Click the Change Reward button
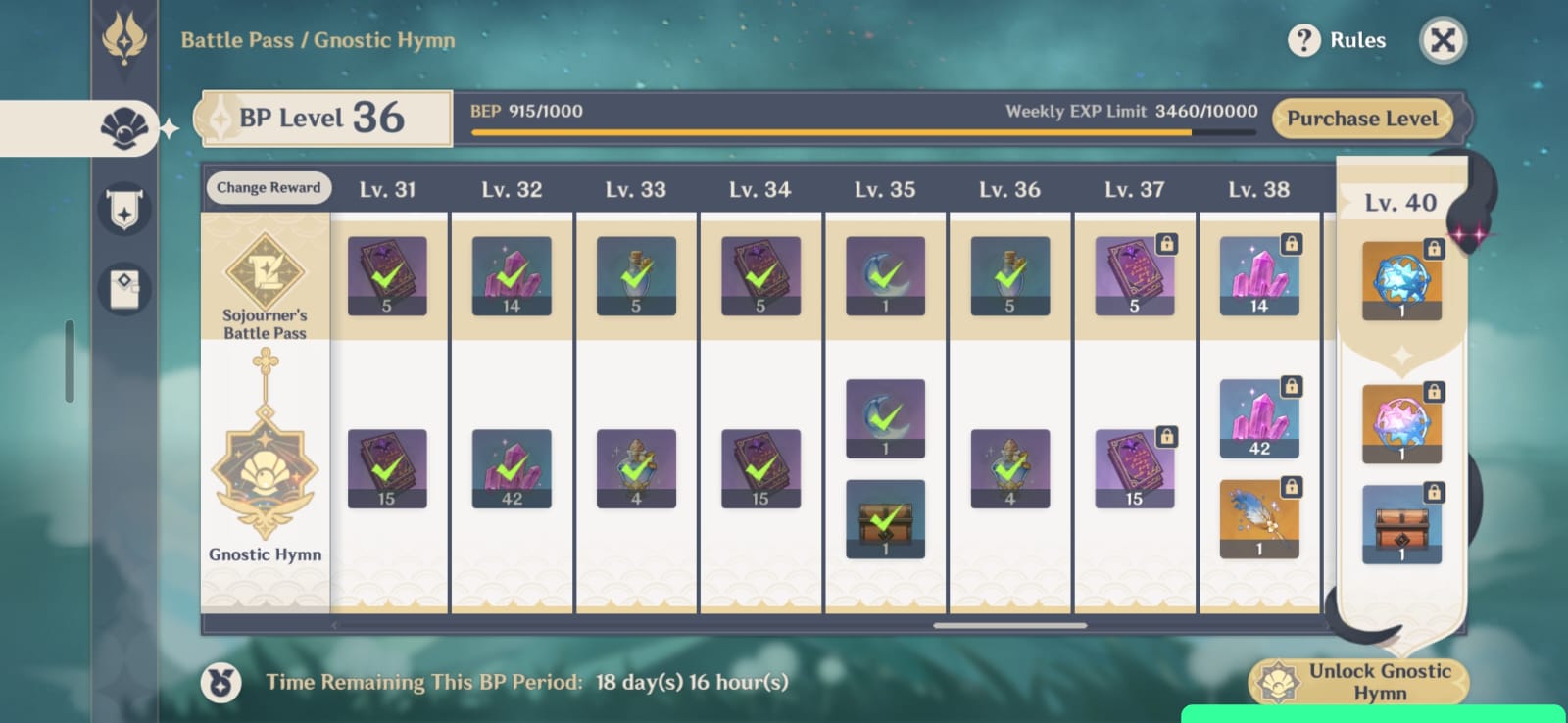 pos(269,187)
